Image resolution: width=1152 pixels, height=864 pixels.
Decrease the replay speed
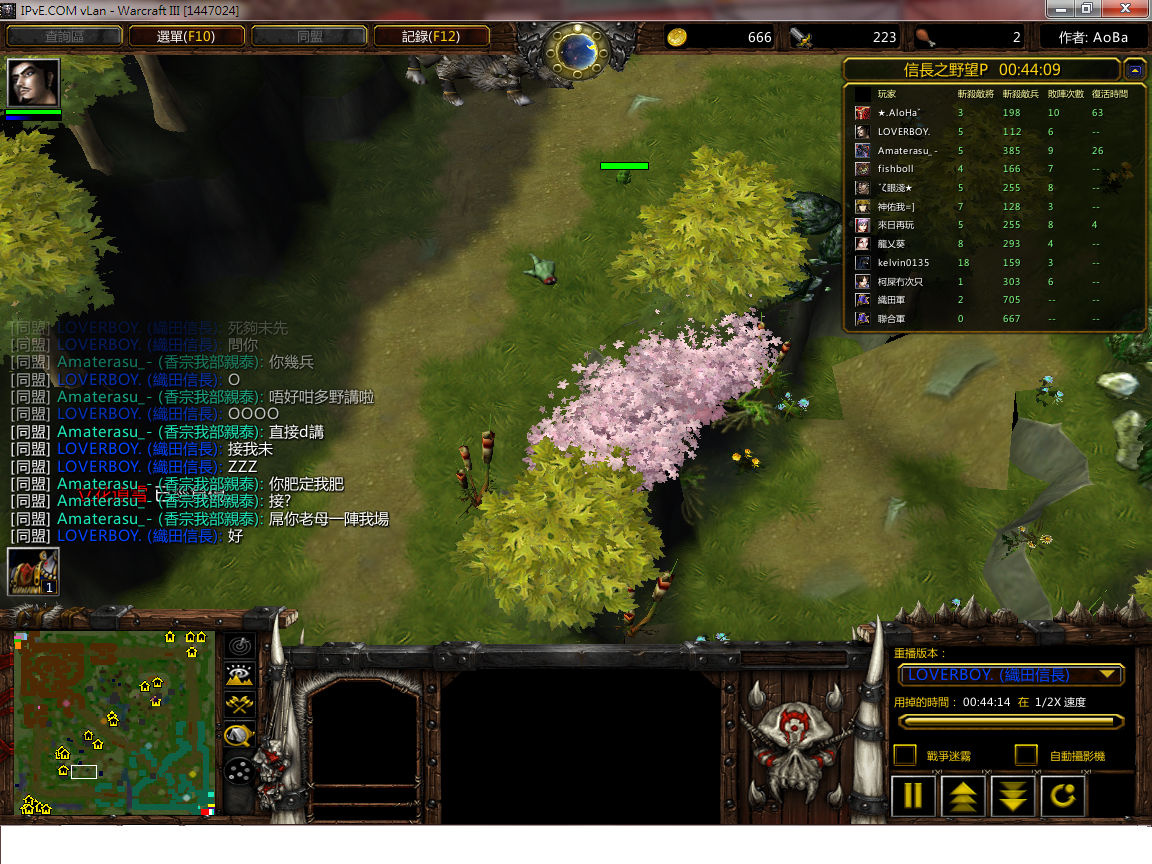click(1012, 796)
